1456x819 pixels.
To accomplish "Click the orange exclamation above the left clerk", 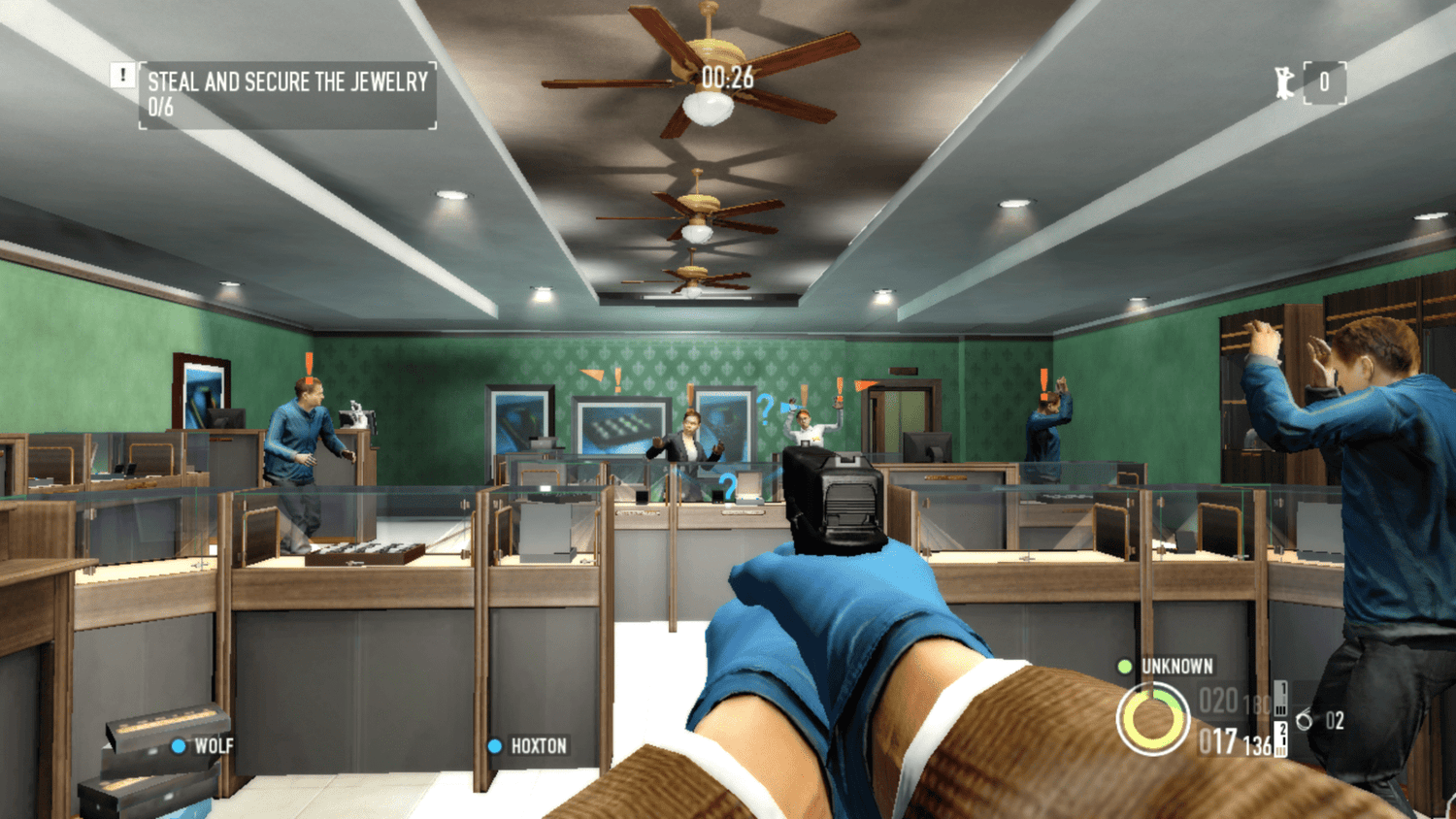I will pos(307,367).
